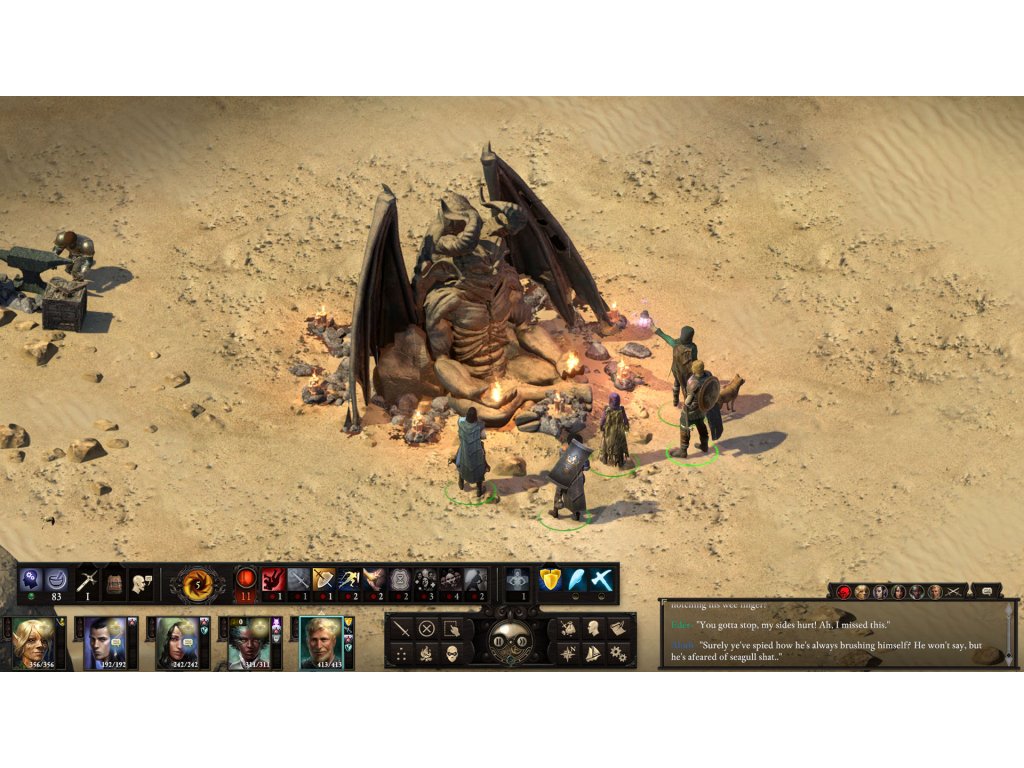Screen dimensions: 1024x768
Task: Open the ship management icon
Action: point(593,654)
